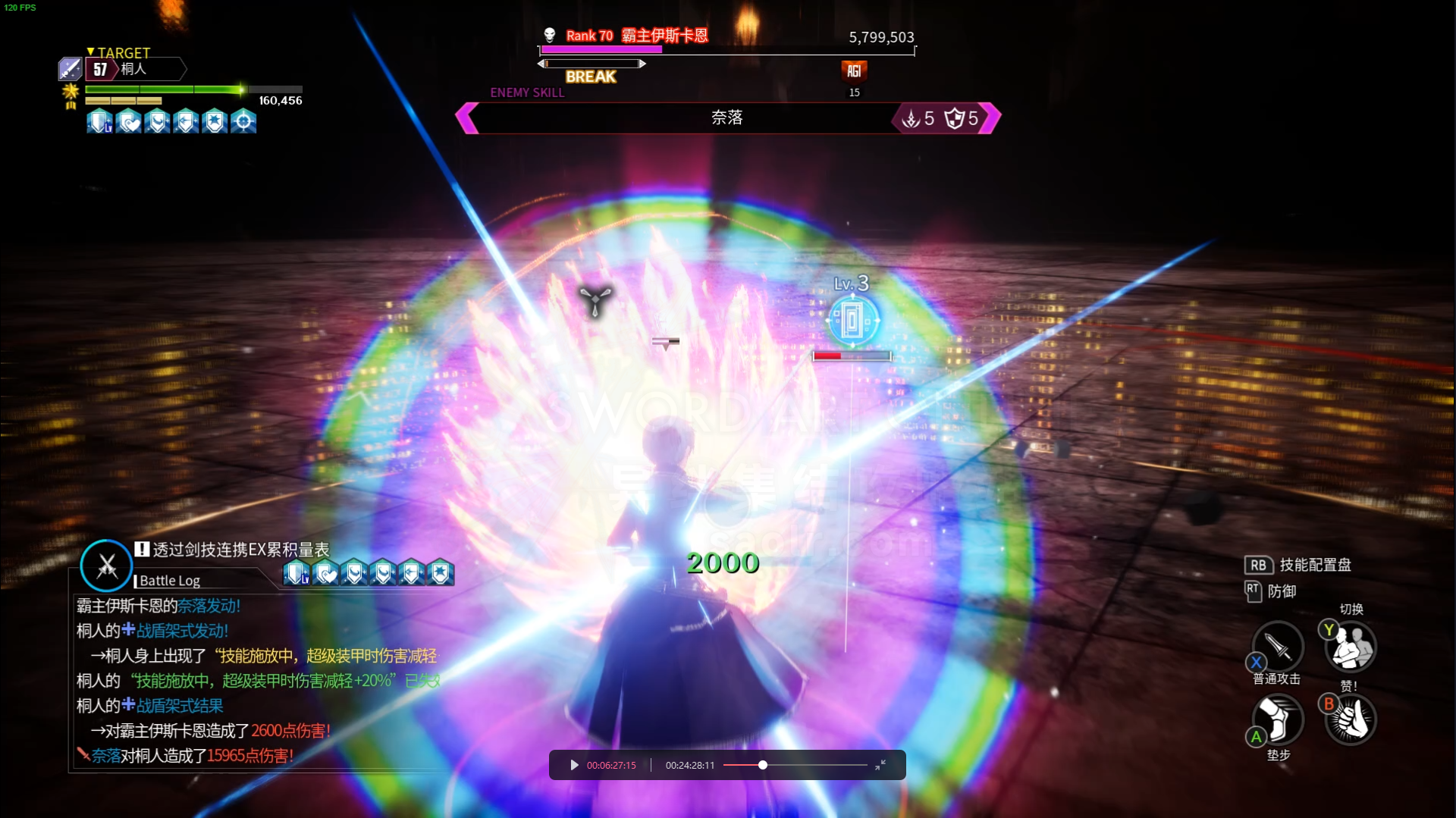Screen dimensions: 1456x818
Task: Open the skill palette (技能配置盘) label
Action: pos(1315,565)
